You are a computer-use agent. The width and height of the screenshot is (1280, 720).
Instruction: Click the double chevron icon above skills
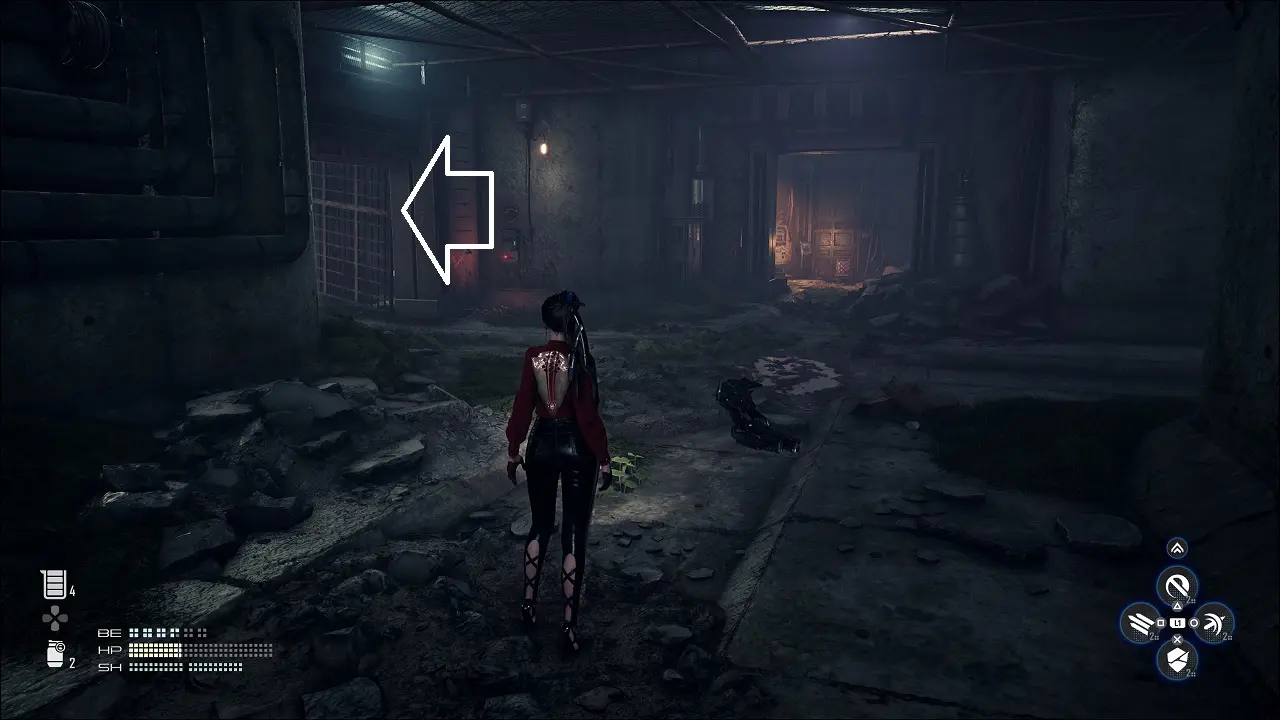pos(1177,547)
